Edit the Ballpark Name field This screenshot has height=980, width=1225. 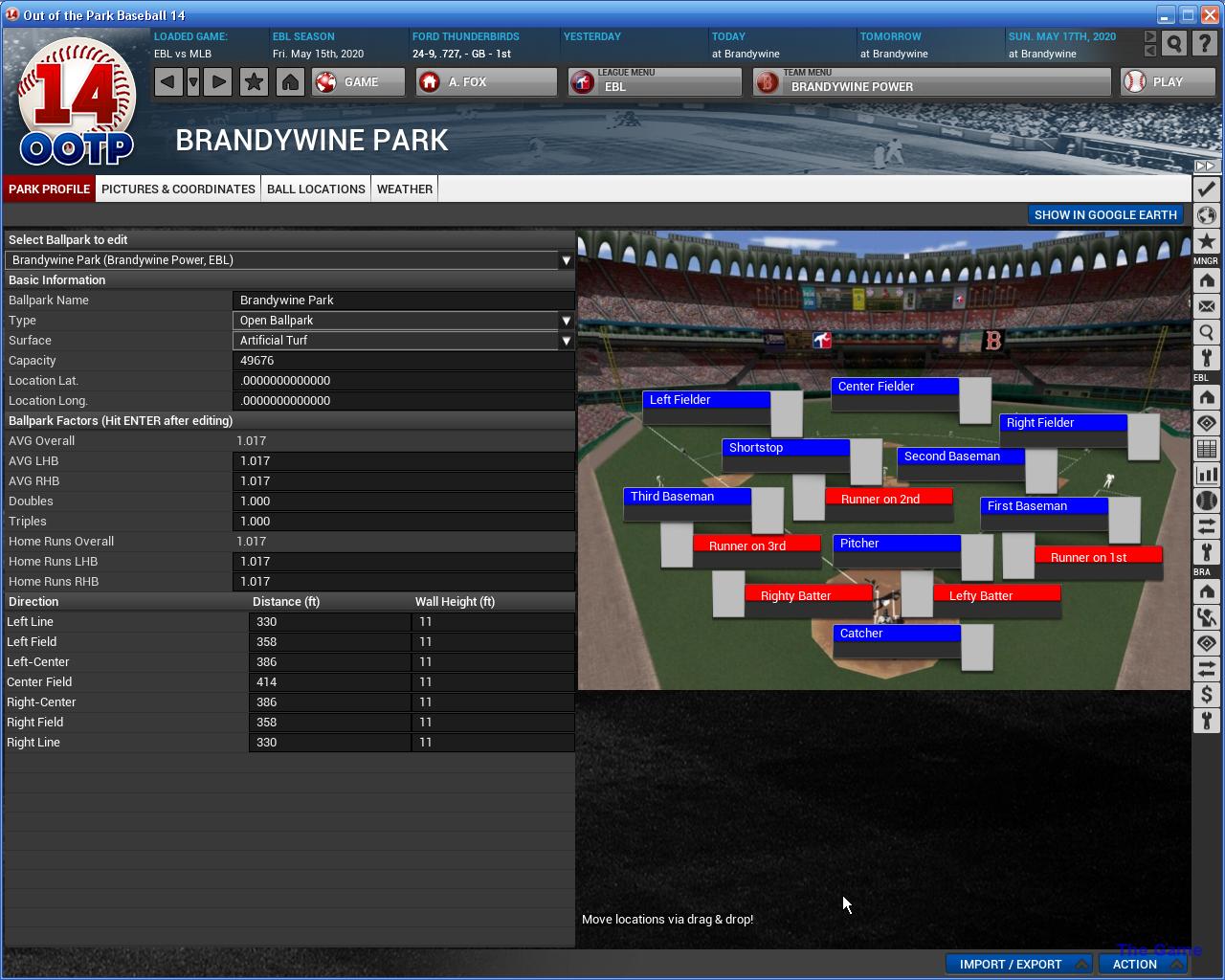(x=403, y=301)
